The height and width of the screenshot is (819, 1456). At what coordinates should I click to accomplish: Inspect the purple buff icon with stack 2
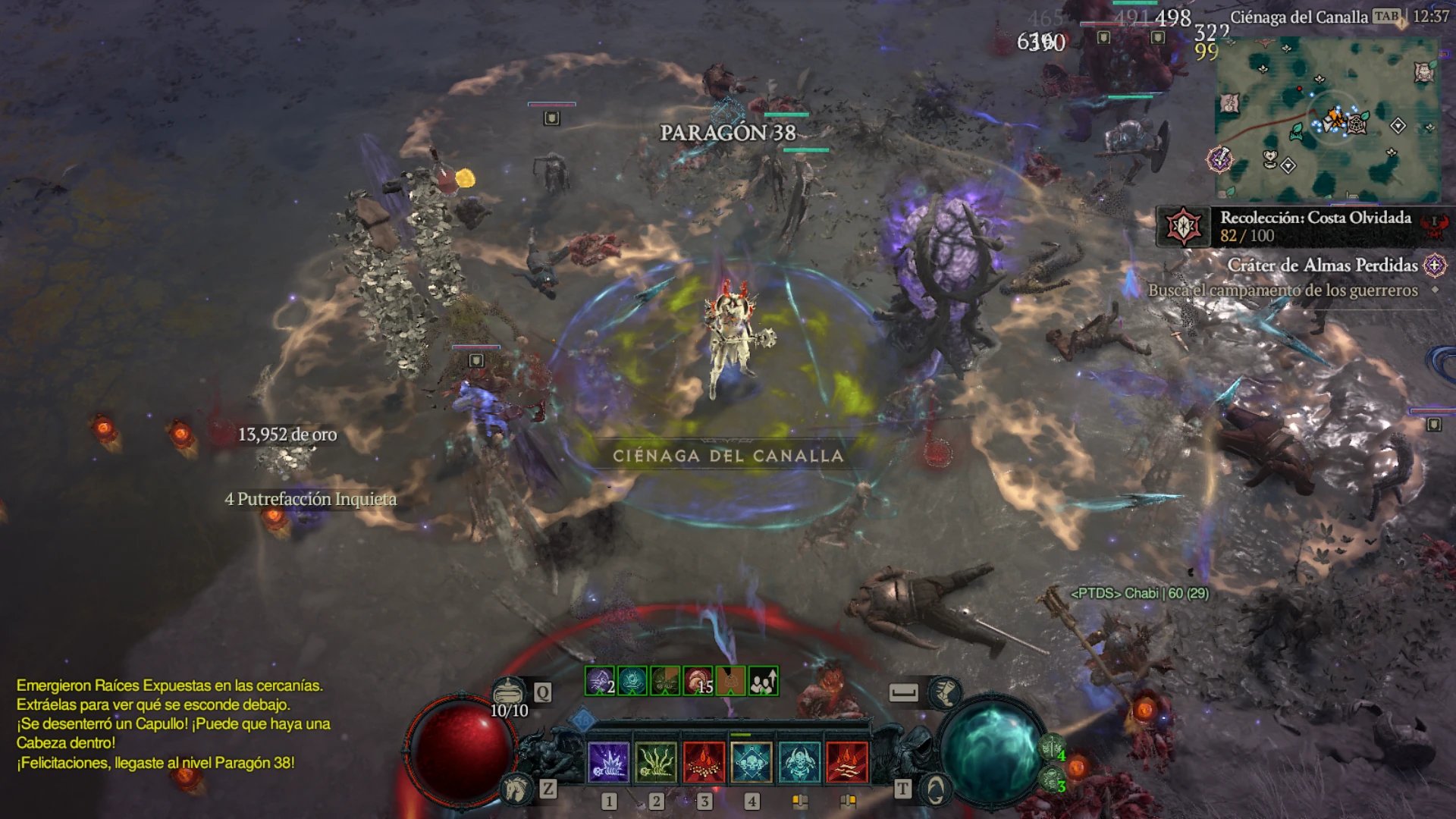point(599,681)
